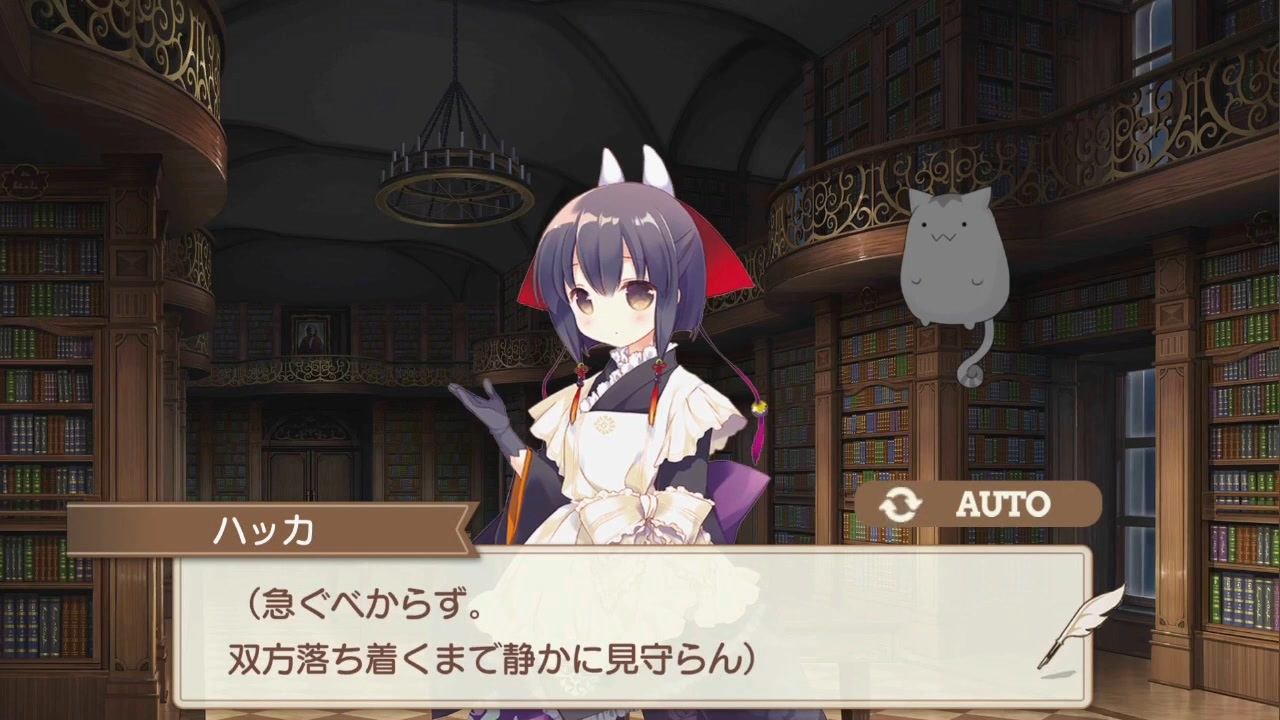
Task: Click the circular auto-play arrows icon
Action: [x=899, y=504]
